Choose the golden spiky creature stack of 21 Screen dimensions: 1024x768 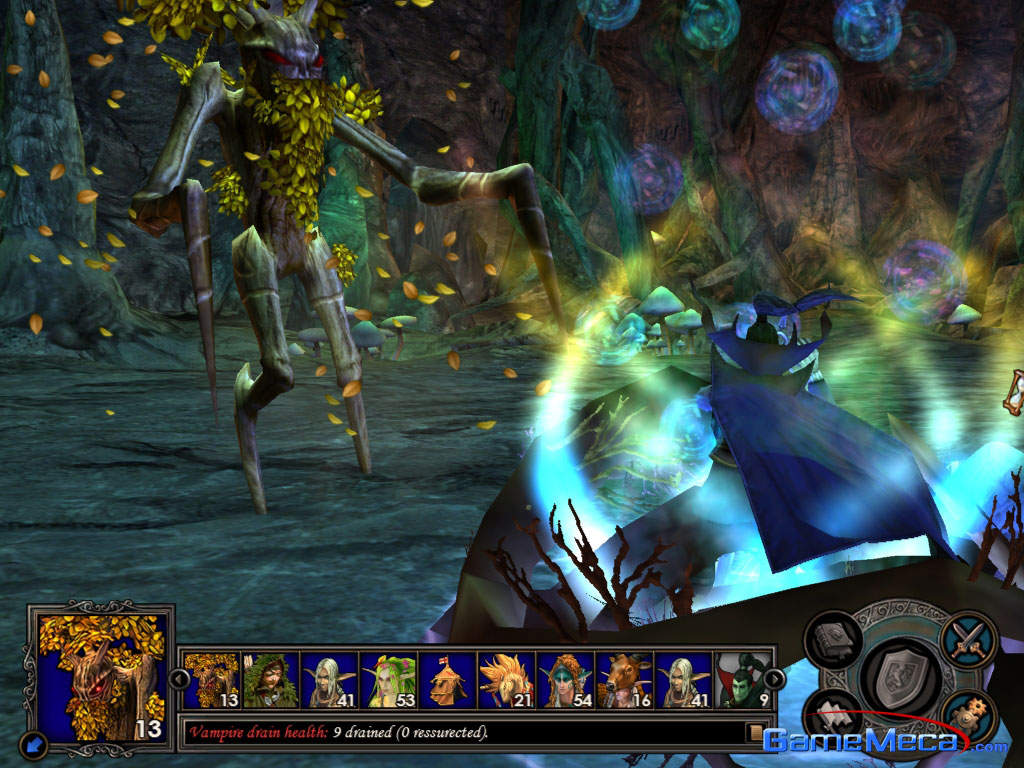[507, 681]
